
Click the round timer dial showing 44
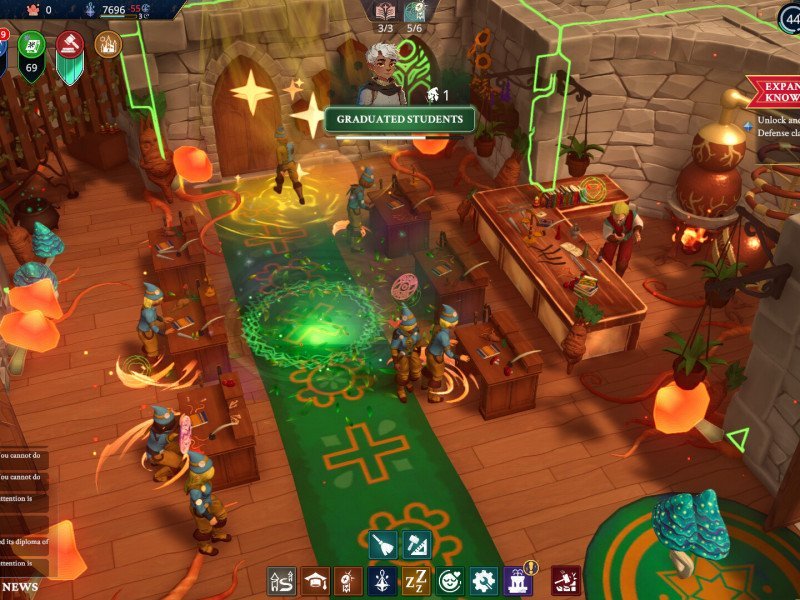pyautogui.click(x=788, y=18)
